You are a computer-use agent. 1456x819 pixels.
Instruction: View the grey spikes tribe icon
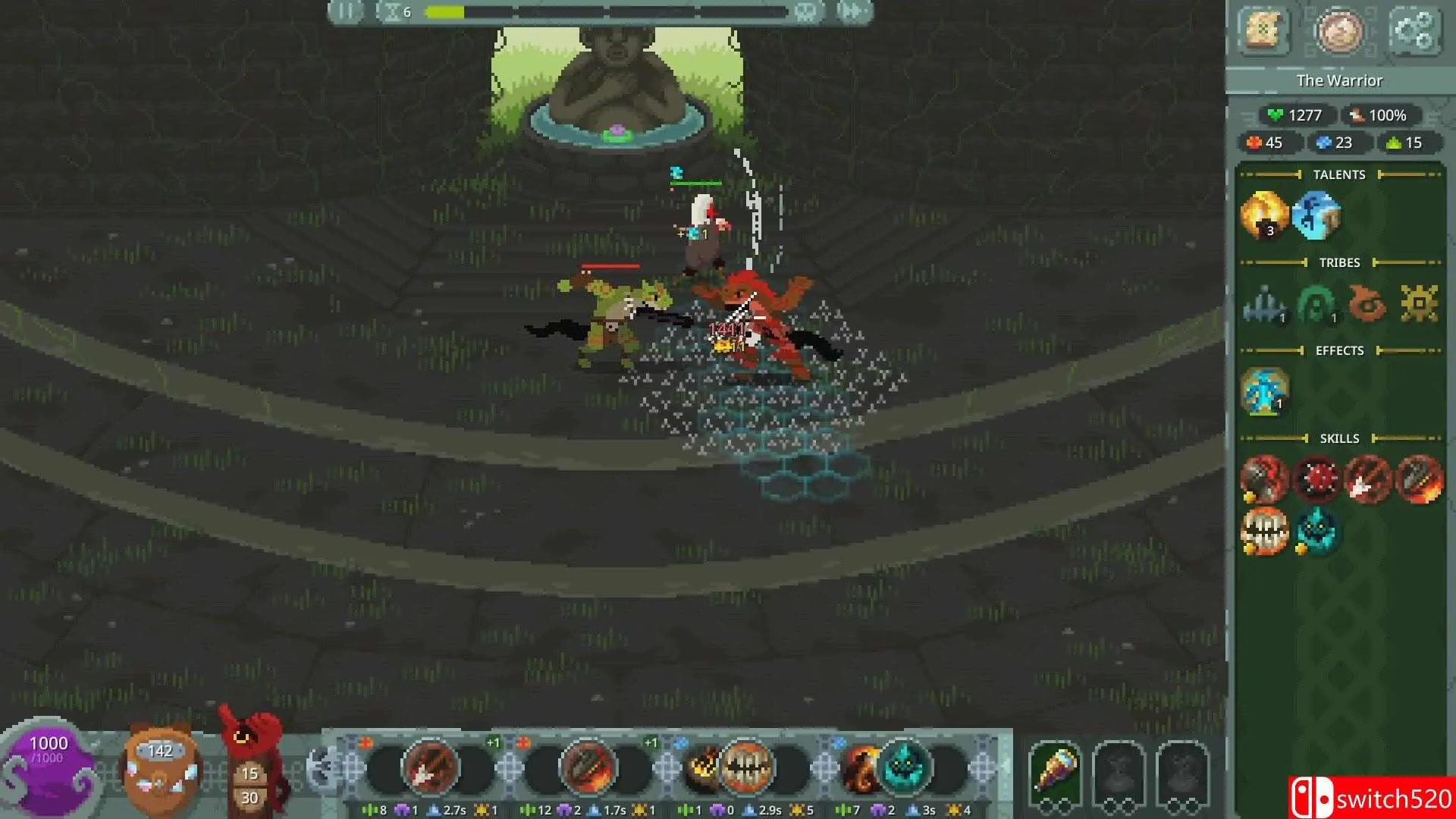tap(1264, 305)
